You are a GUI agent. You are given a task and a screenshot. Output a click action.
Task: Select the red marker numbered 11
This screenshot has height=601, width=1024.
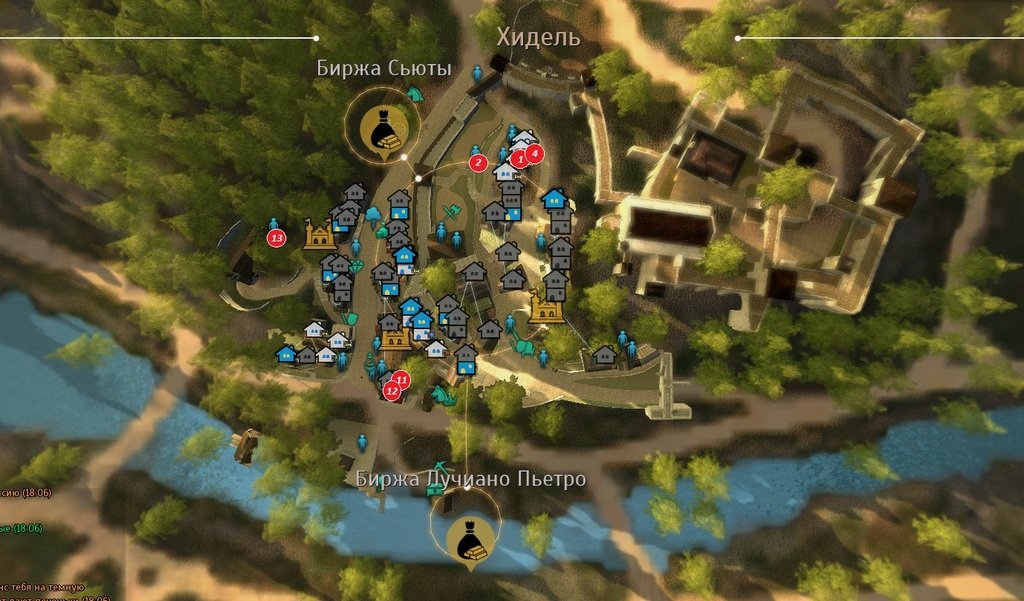pyautogui.click(x=402, y=380)
